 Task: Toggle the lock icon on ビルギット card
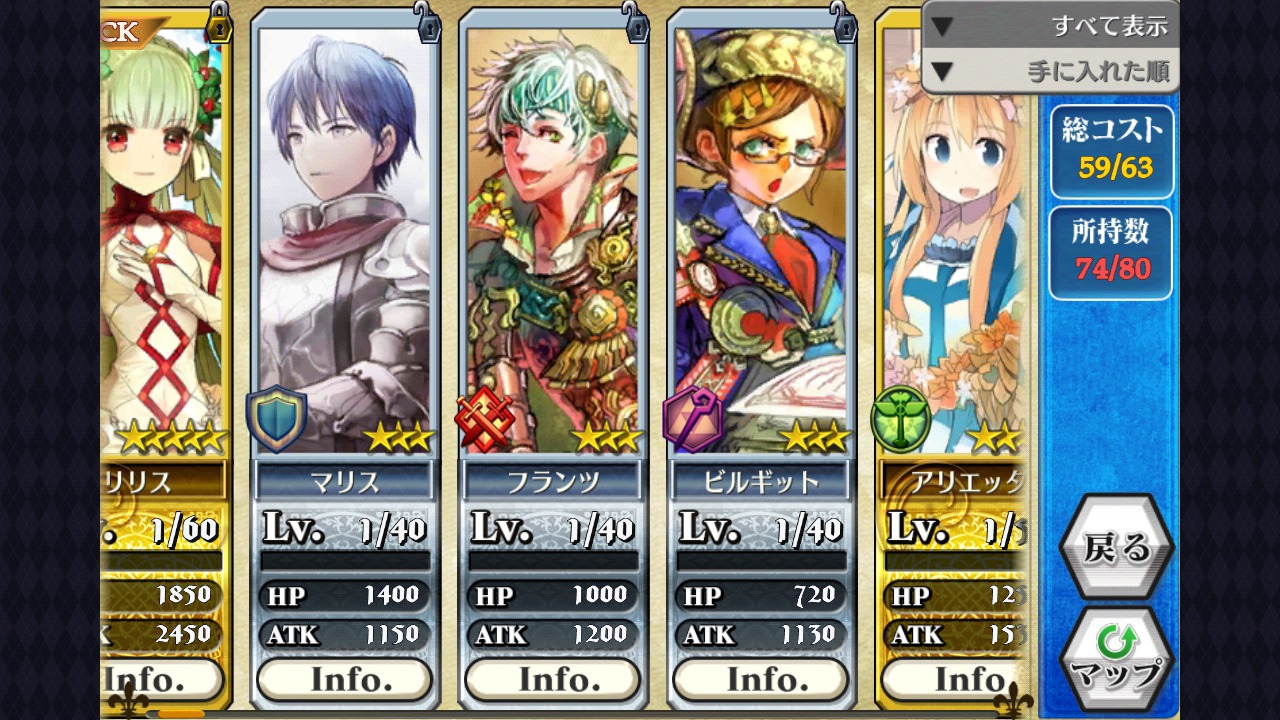tap(844, 22)
